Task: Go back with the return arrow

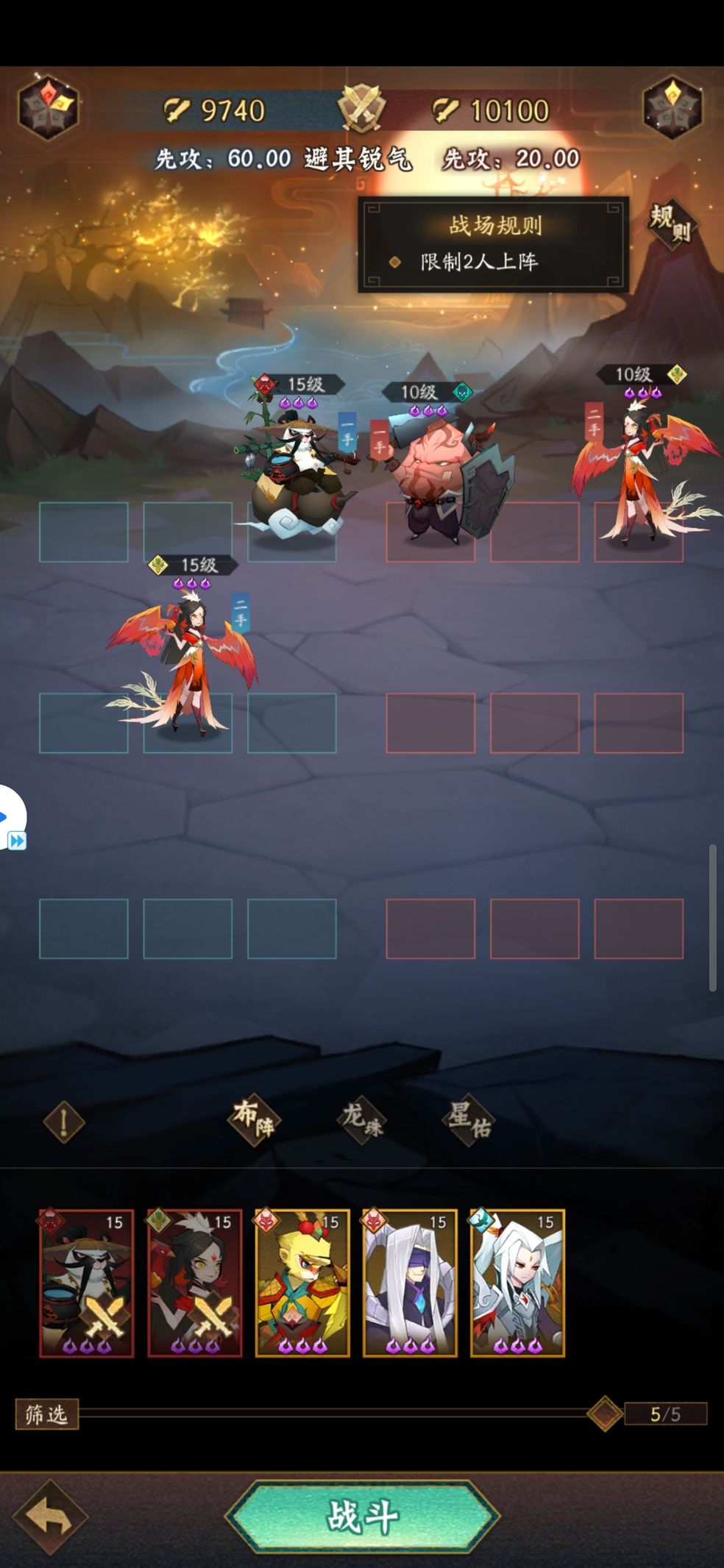Action: (49, 1517)
